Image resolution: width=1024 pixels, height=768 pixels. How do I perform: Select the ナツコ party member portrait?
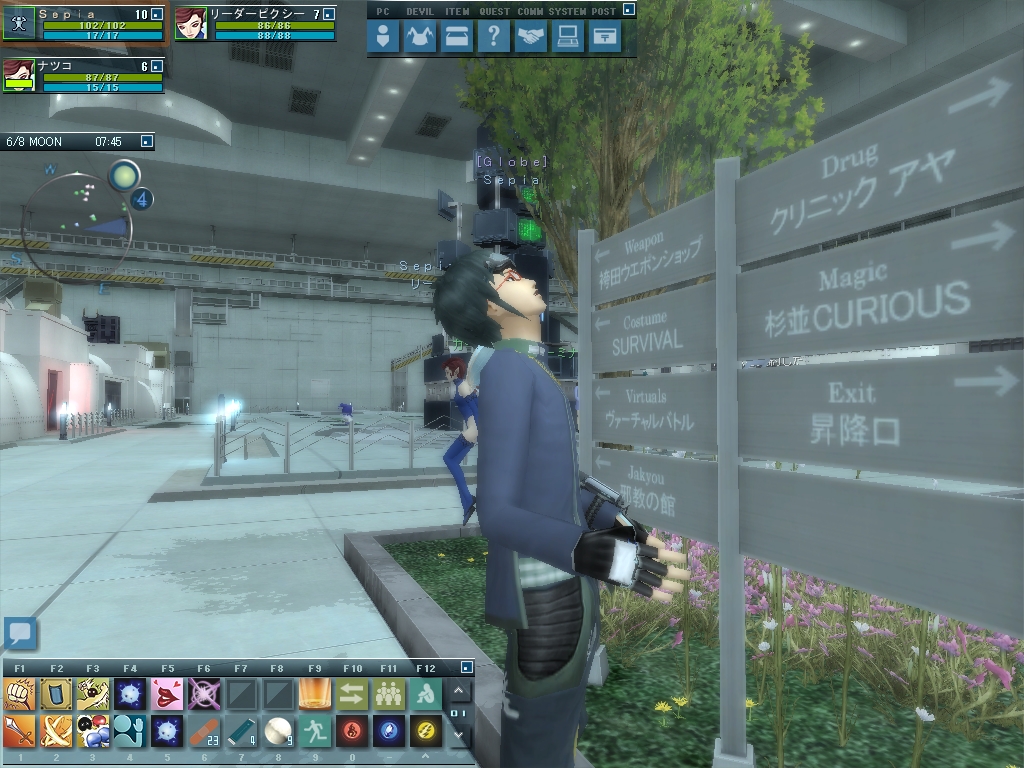pos(18,76)
